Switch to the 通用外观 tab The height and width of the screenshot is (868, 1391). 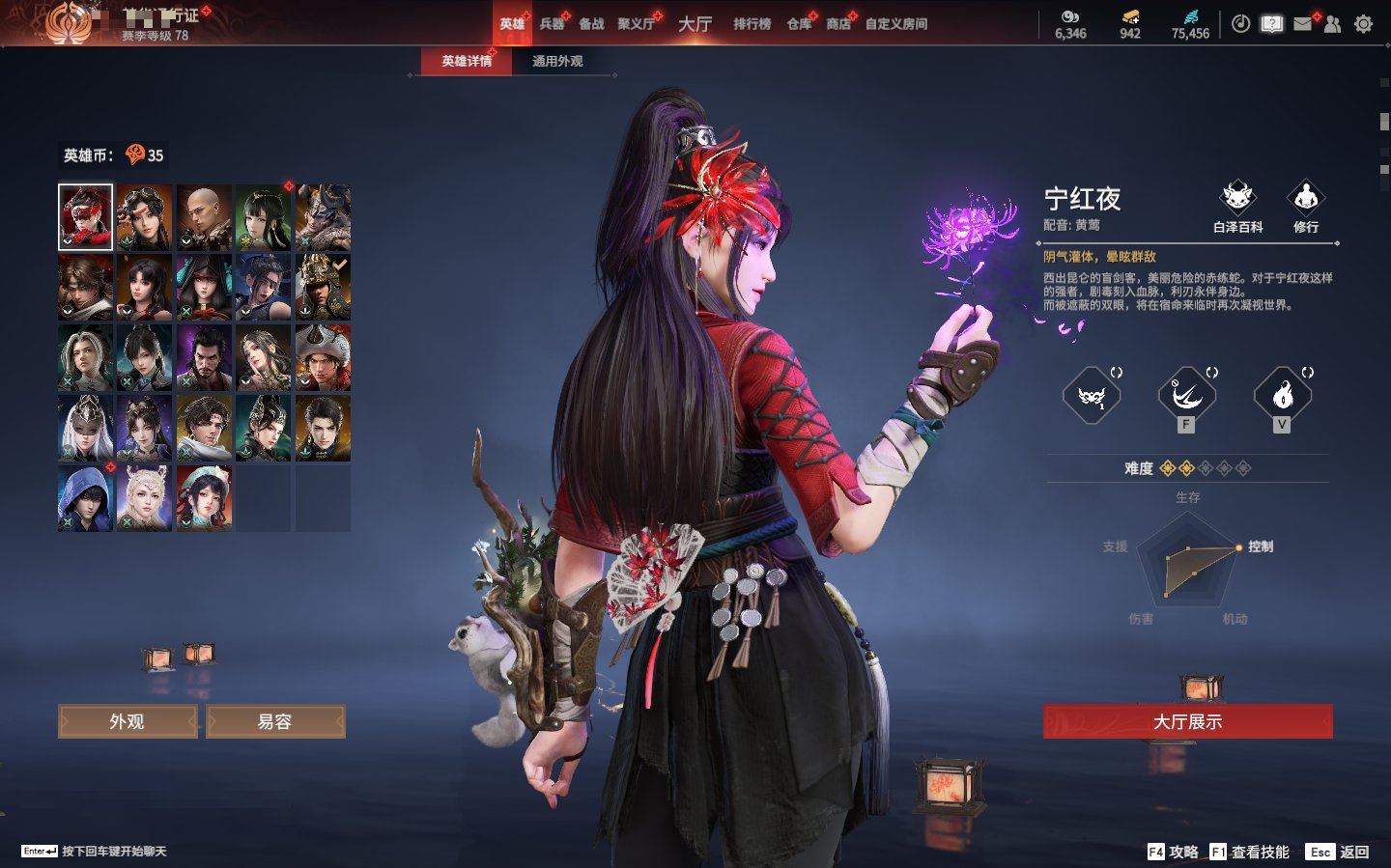[x=557, y=61]
